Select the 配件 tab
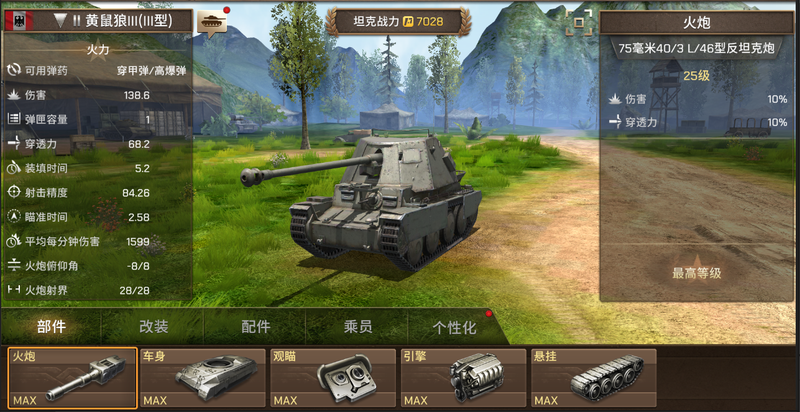The height and width of the screenshot is (412, 800). [256, 327]
